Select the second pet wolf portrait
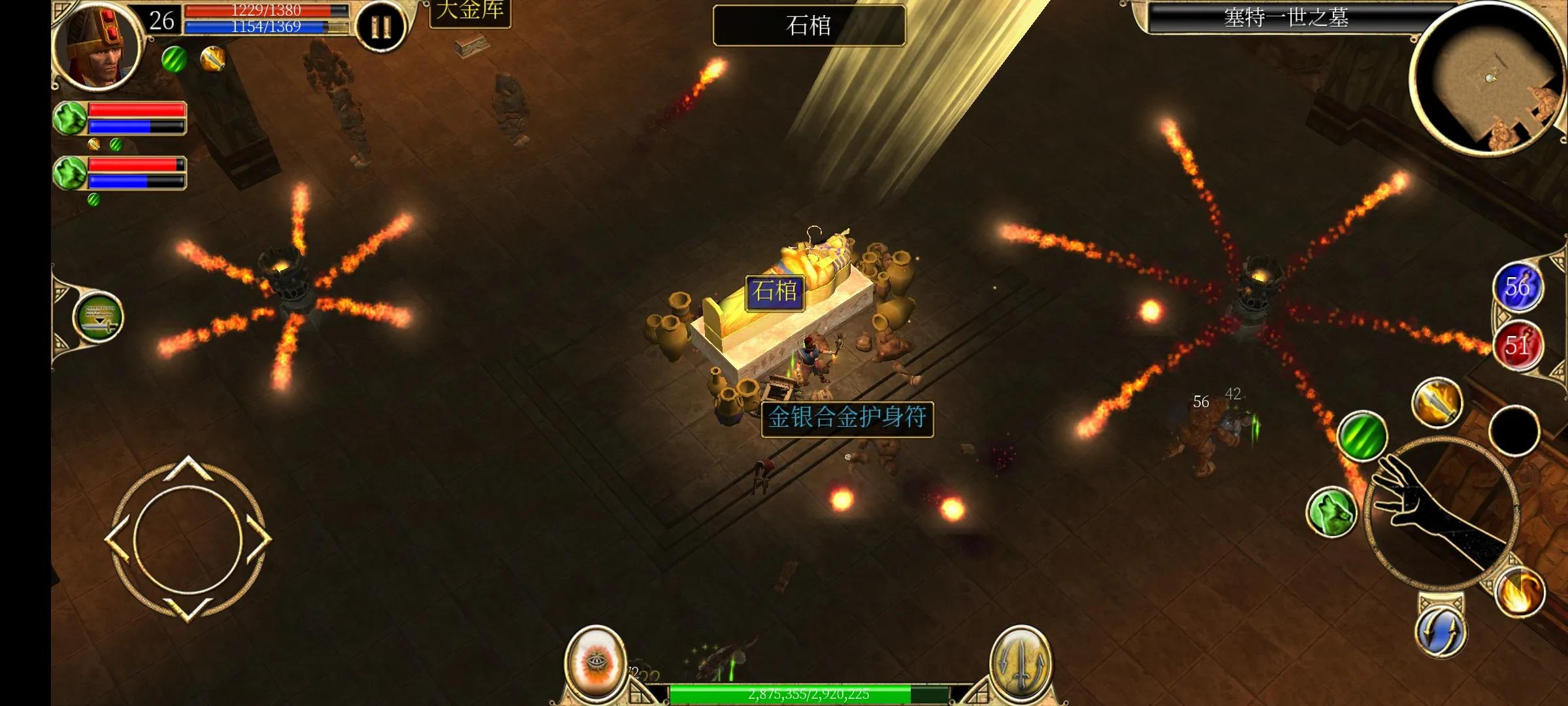 click(71, 173)
